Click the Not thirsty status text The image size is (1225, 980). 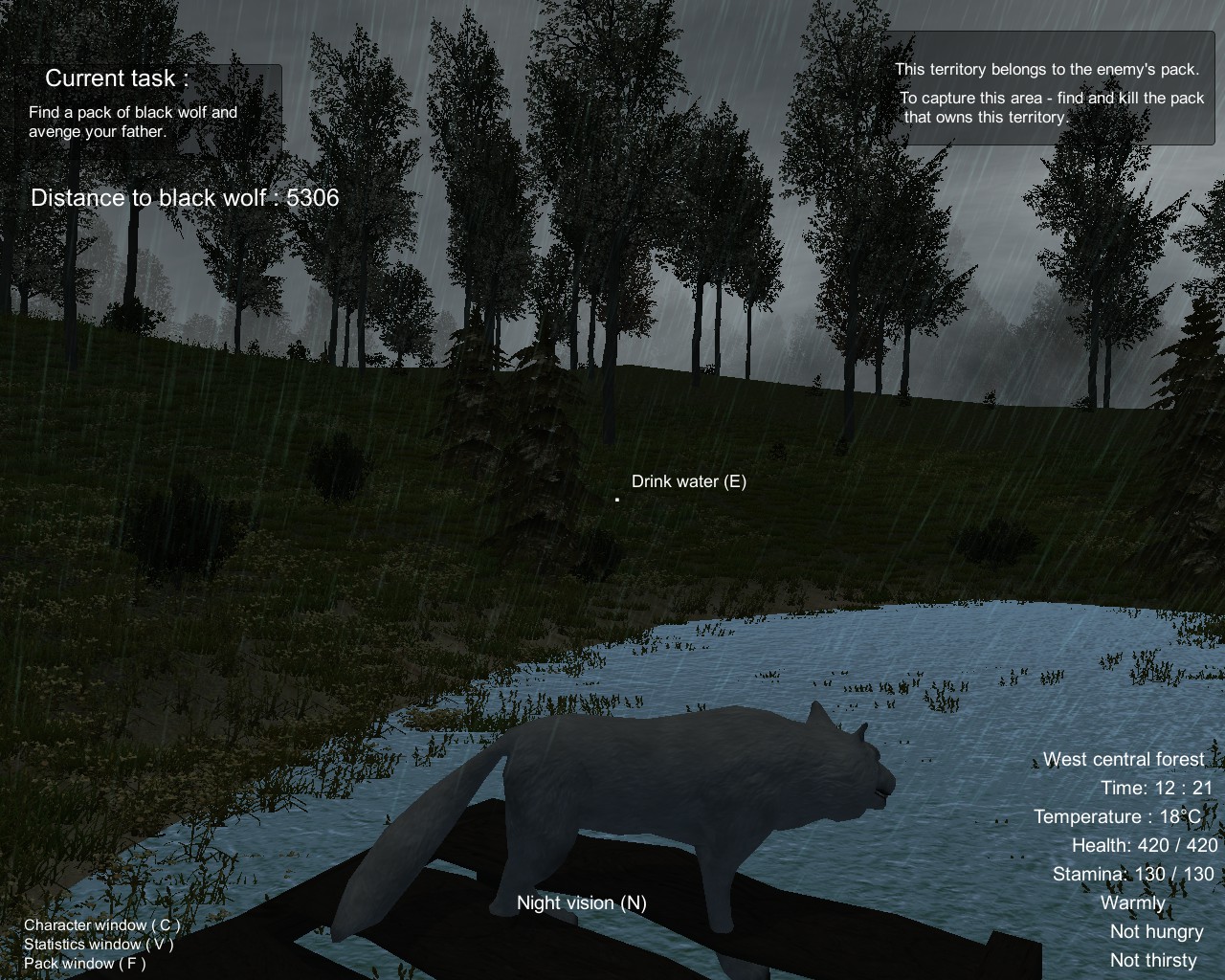pyautogui.click(x=1152, y=959)
